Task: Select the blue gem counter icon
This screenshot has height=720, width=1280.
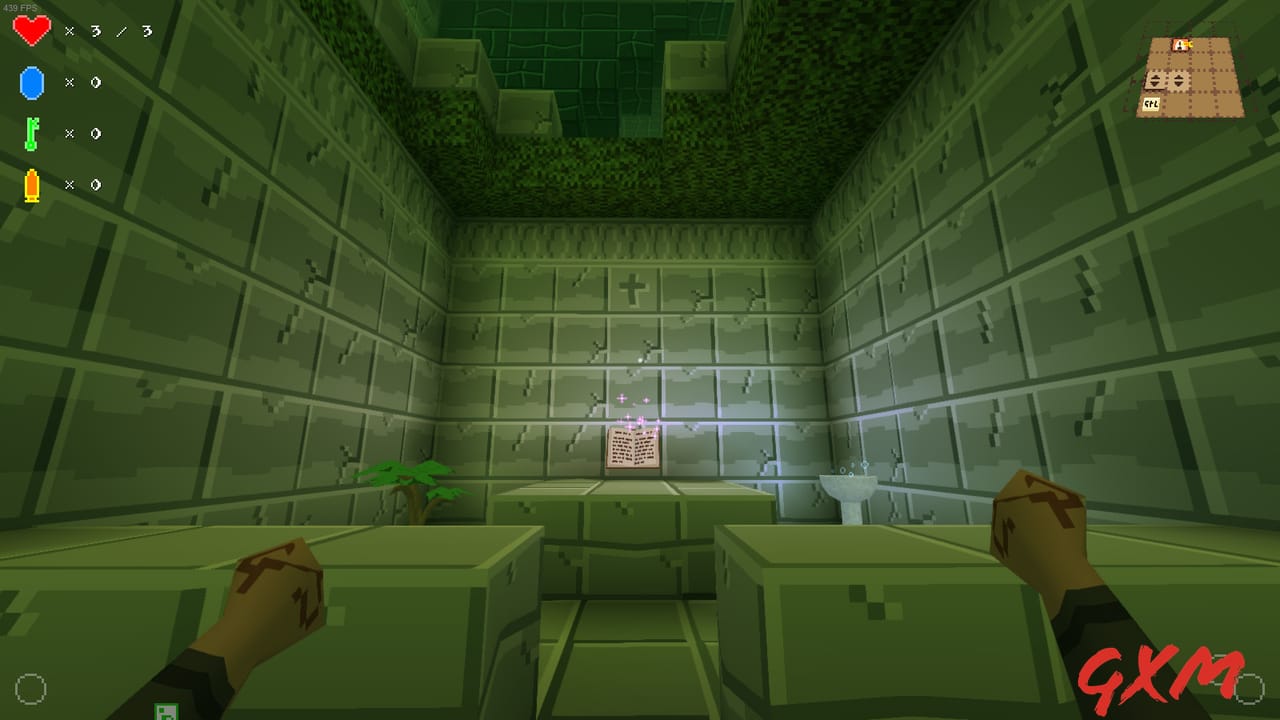Action: [32, 81]
